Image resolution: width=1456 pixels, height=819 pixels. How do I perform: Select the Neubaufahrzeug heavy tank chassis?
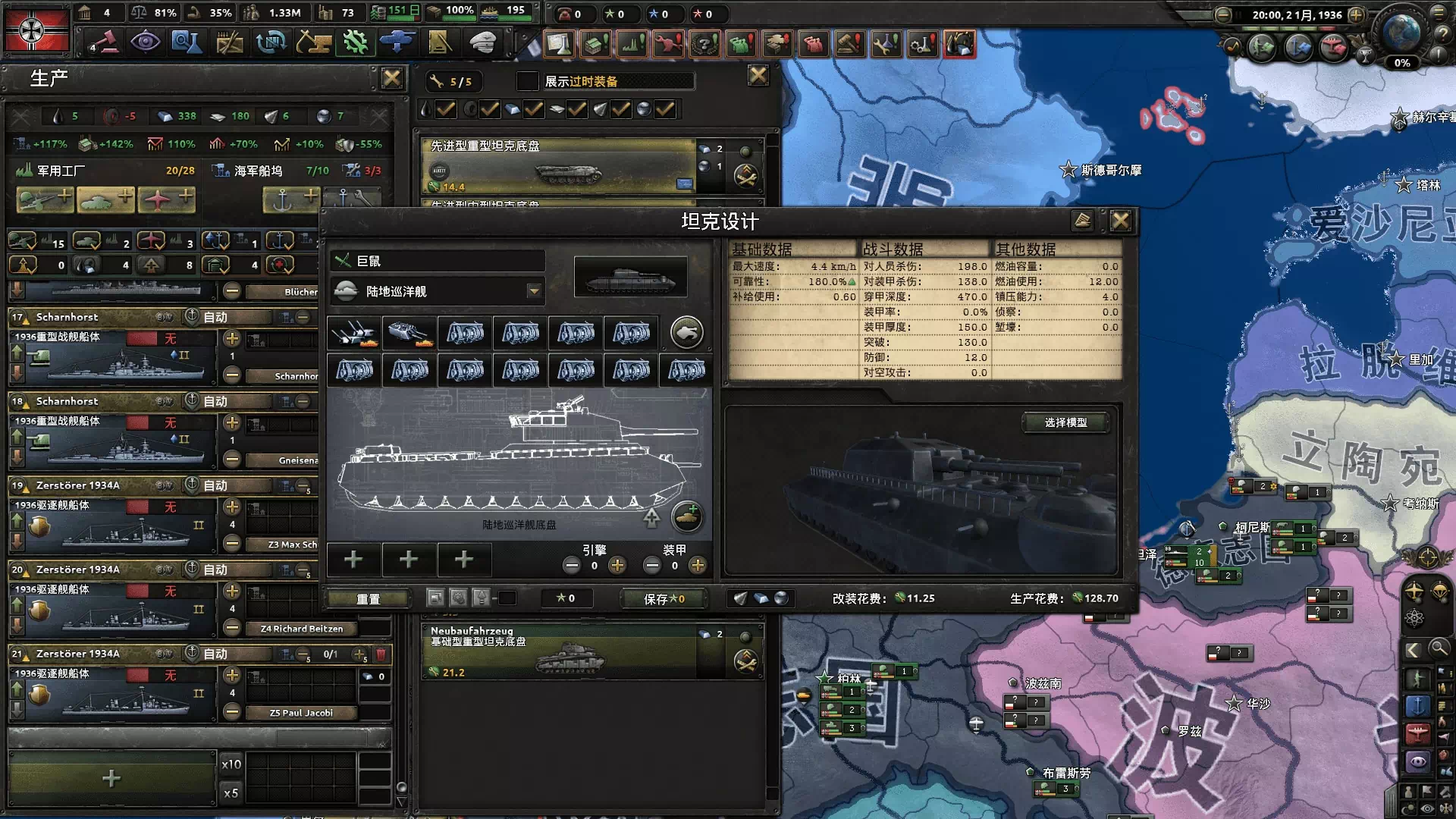coord(561,651)
